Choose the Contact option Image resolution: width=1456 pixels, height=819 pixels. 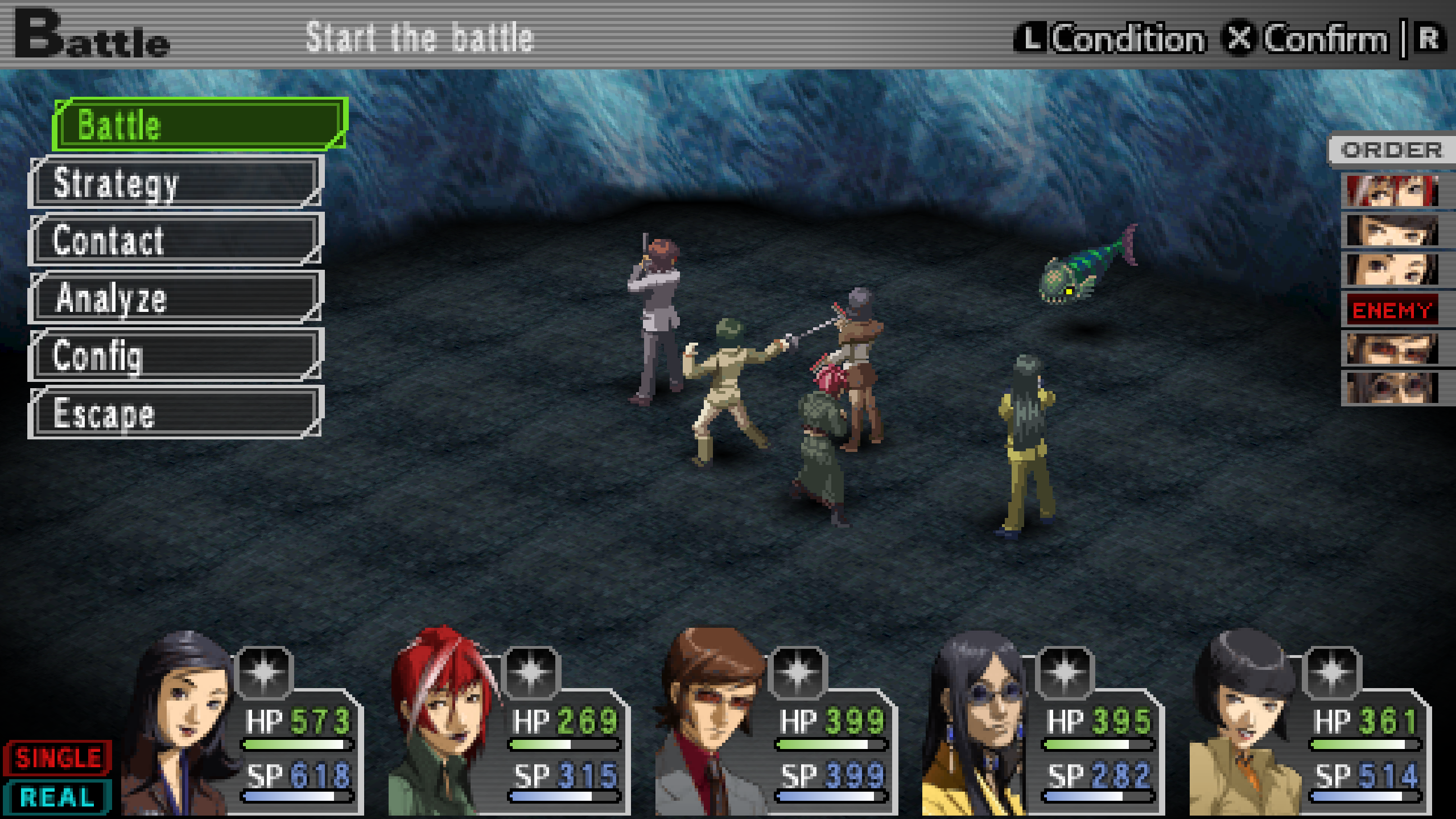(175, 240)
